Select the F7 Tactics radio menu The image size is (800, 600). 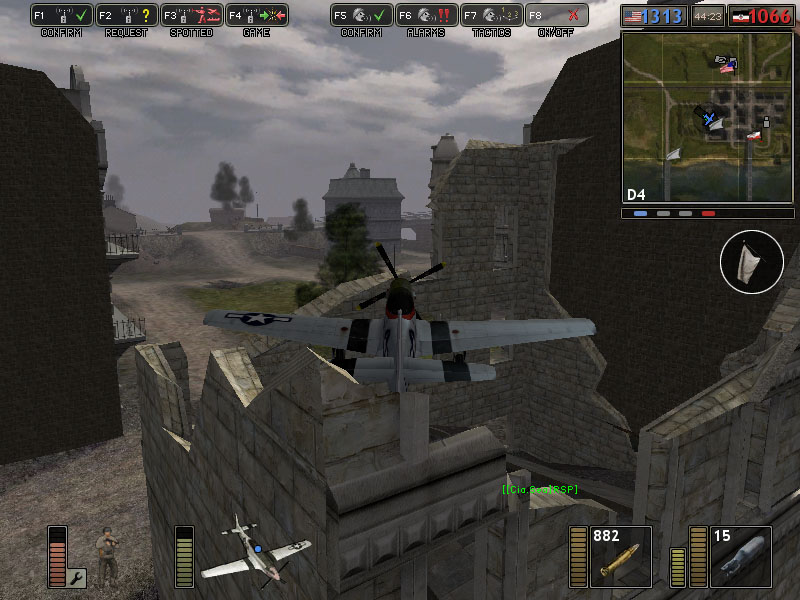pyautogui.click(x=492, y=15)
